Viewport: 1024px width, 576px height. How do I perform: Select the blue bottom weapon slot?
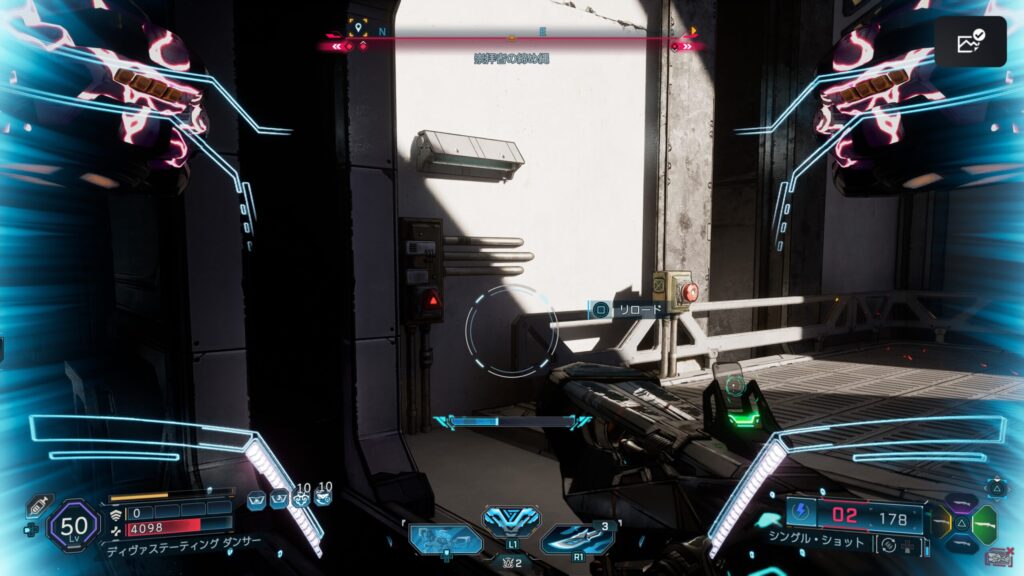pos(962,543)
